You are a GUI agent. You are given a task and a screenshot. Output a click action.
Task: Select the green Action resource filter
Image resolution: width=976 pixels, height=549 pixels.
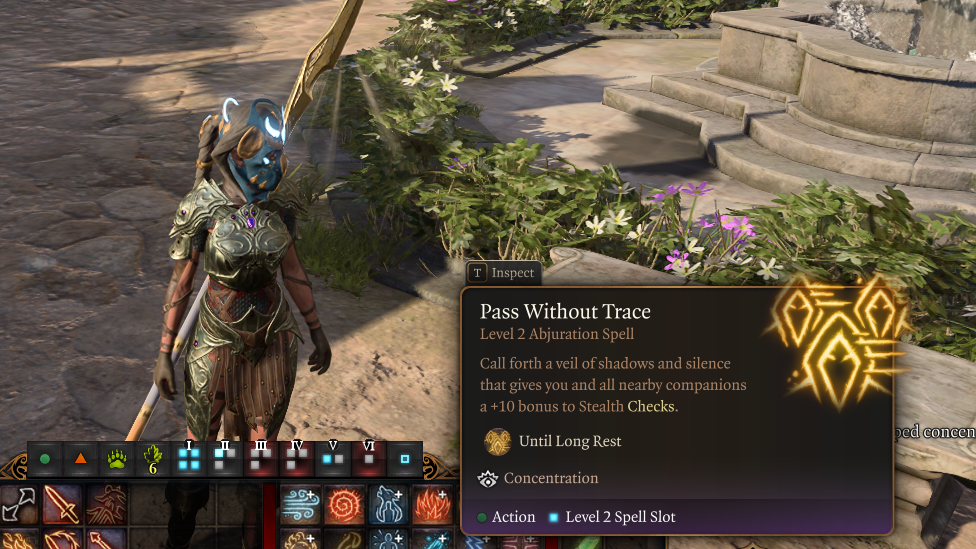point(45,459)
